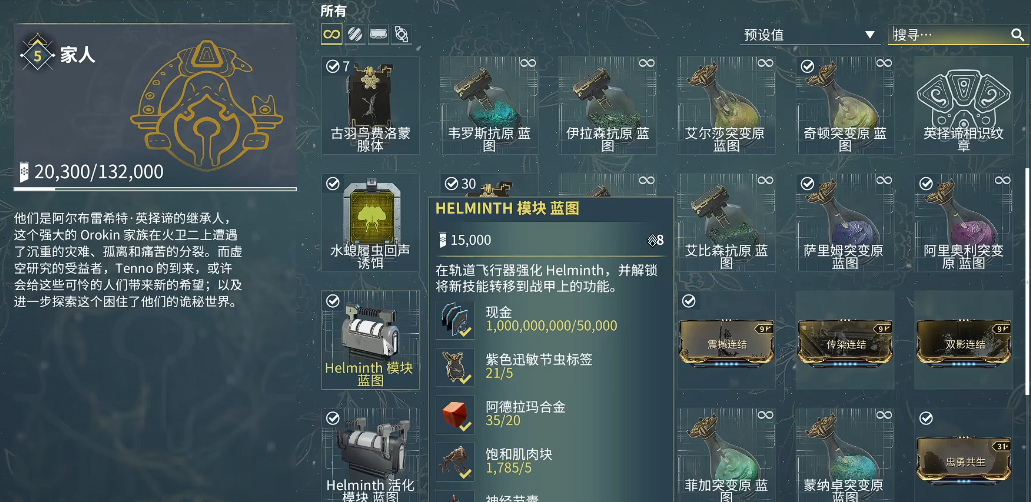
Task: Open the 预设值 sort dropdown
Action: (x=809, y=35)
